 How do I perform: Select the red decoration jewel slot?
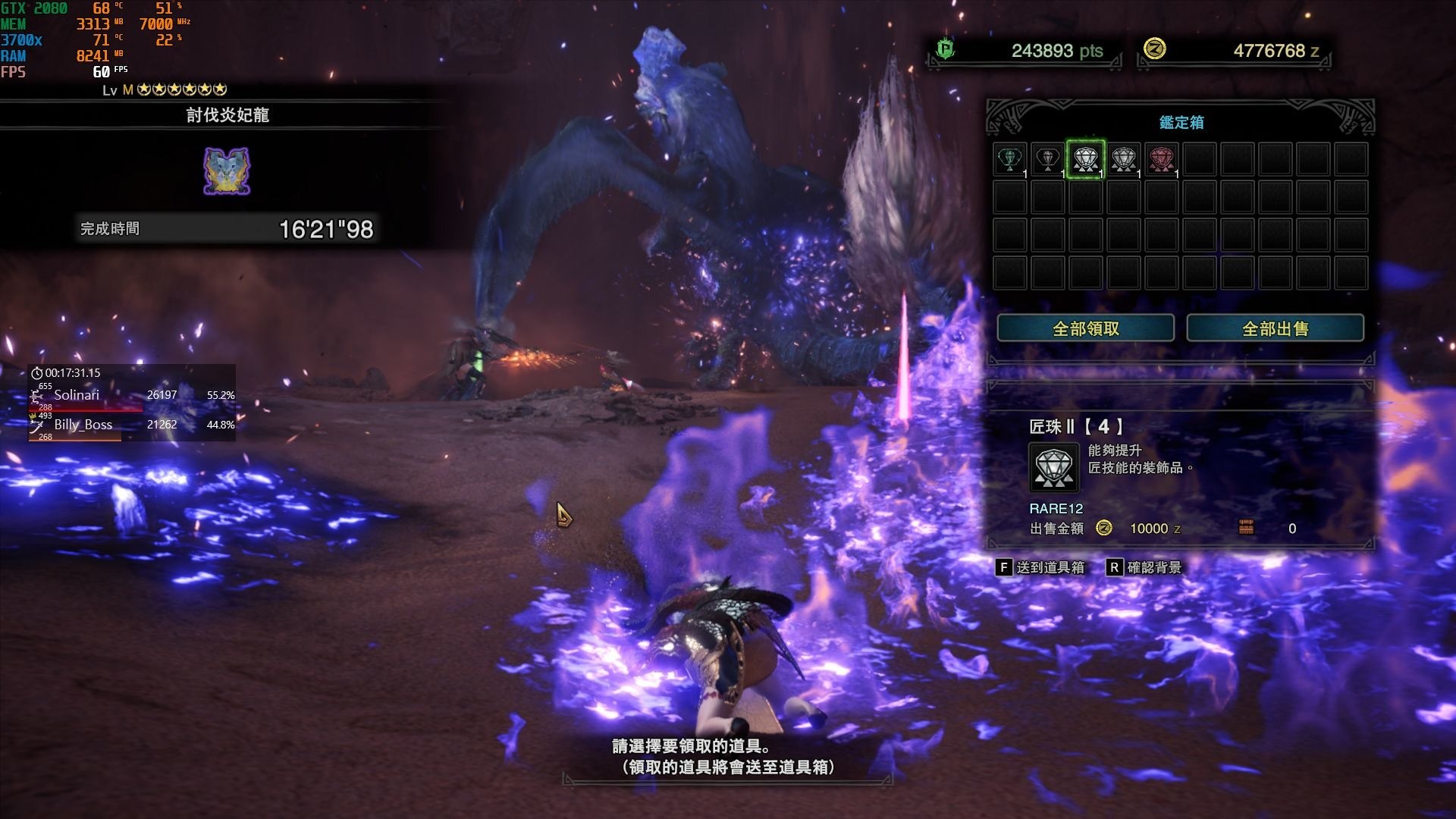click(1161, 159)
